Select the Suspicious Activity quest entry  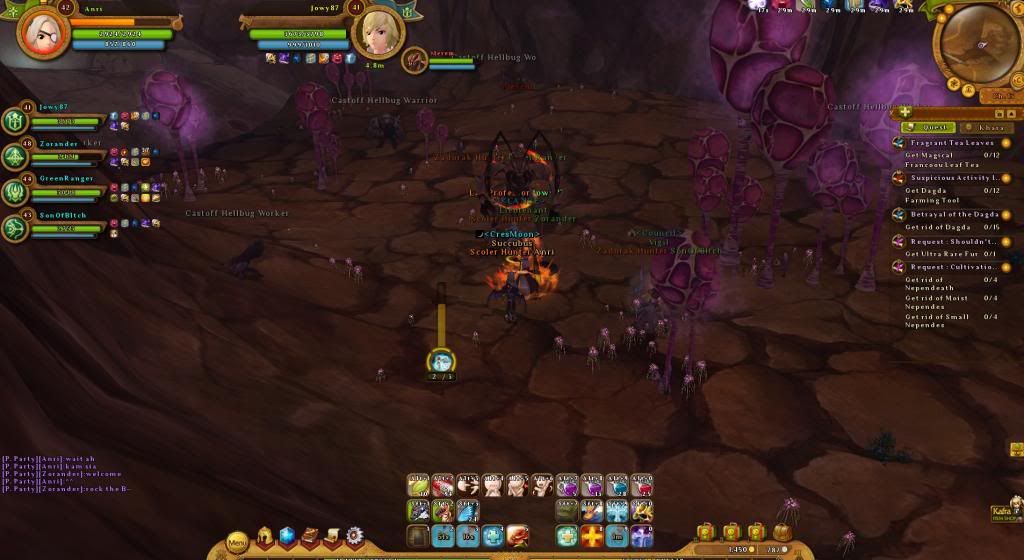953,178
